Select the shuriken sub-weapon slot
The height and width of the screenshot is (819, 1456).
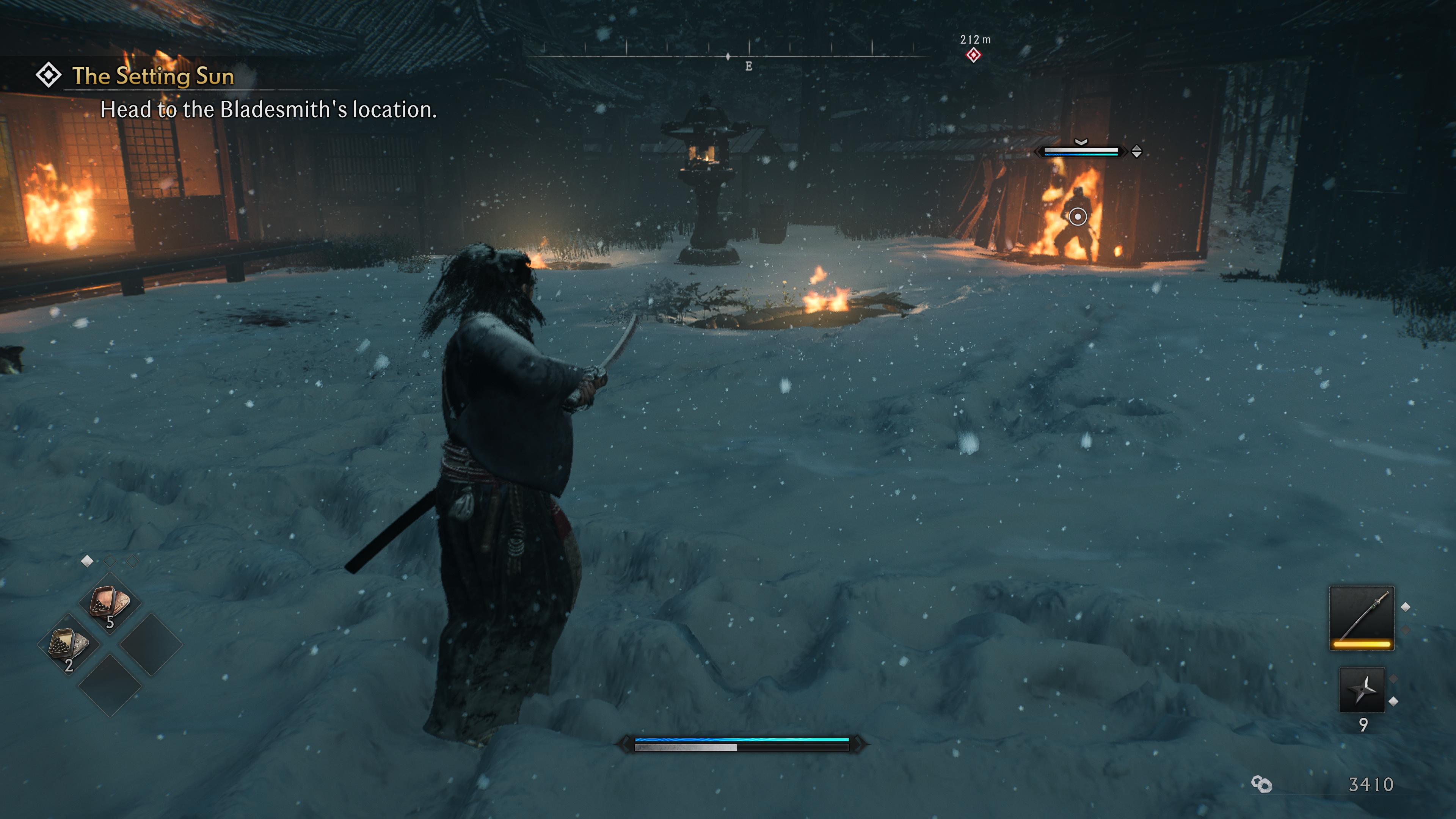point(1362,690)
